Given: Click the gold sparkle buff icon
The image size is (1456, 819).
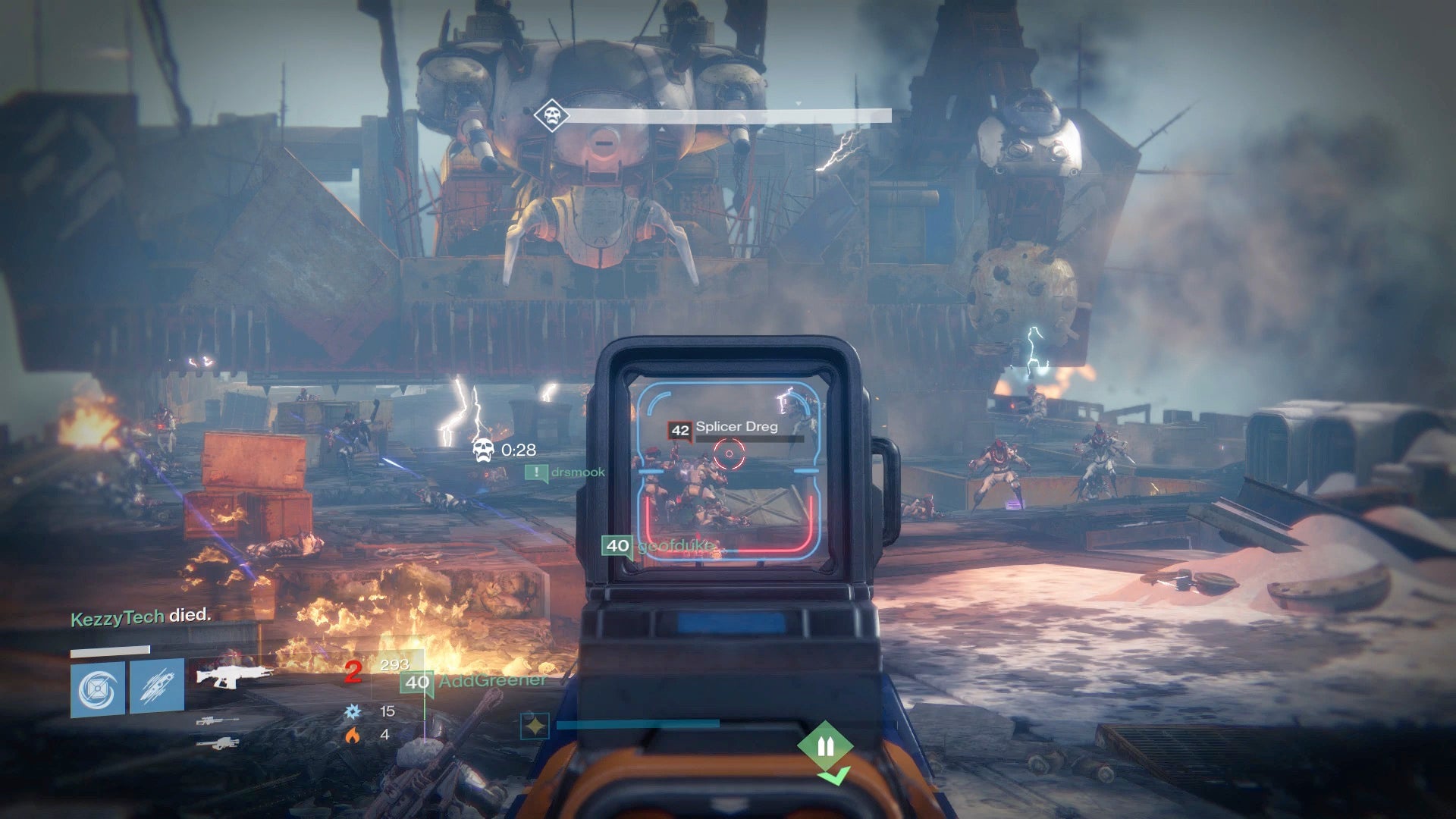Looking at the screenshot, I should 536,726.
